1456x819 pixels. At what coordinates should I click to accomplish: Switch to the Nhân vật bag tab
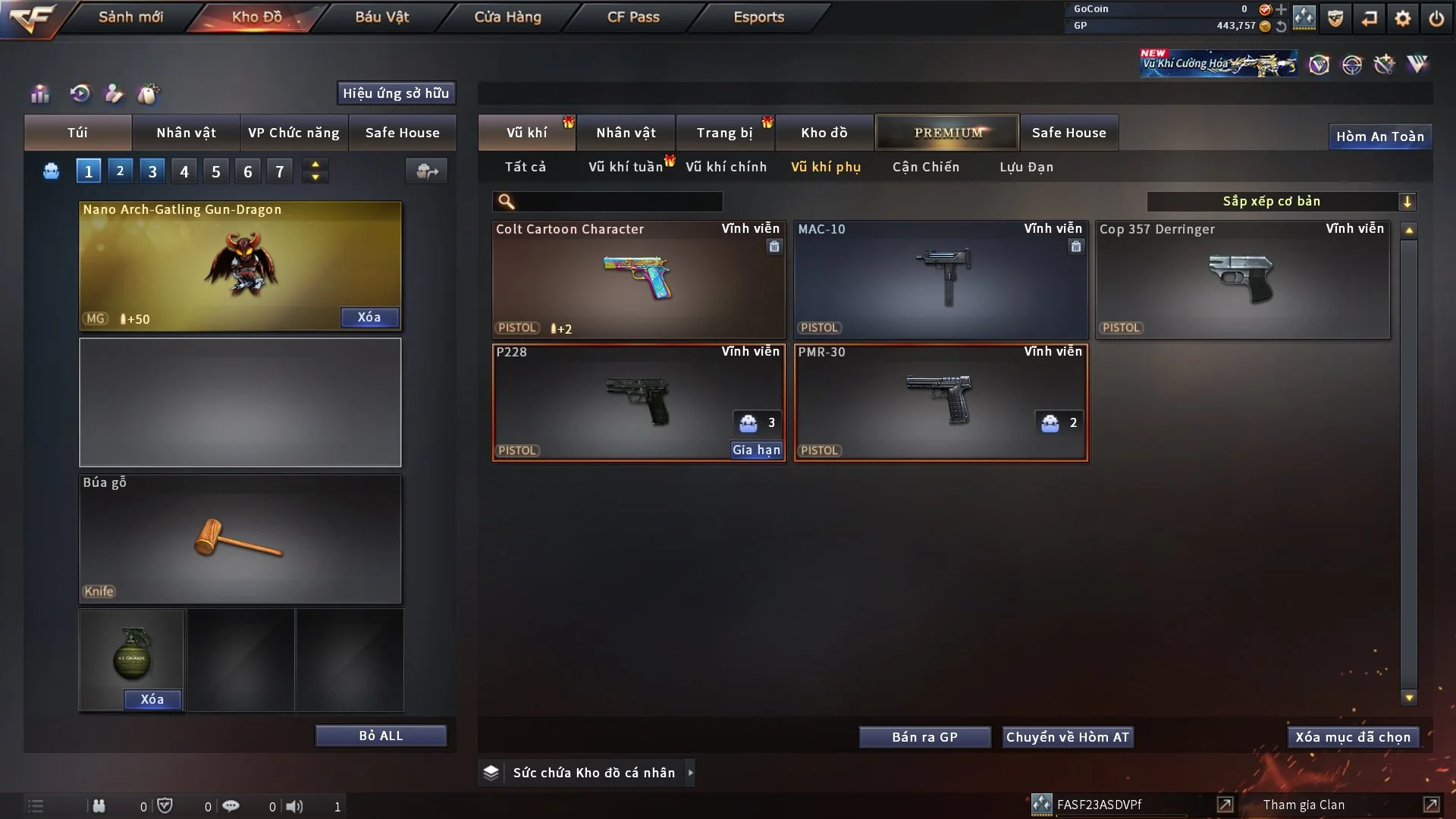(186, 133)
